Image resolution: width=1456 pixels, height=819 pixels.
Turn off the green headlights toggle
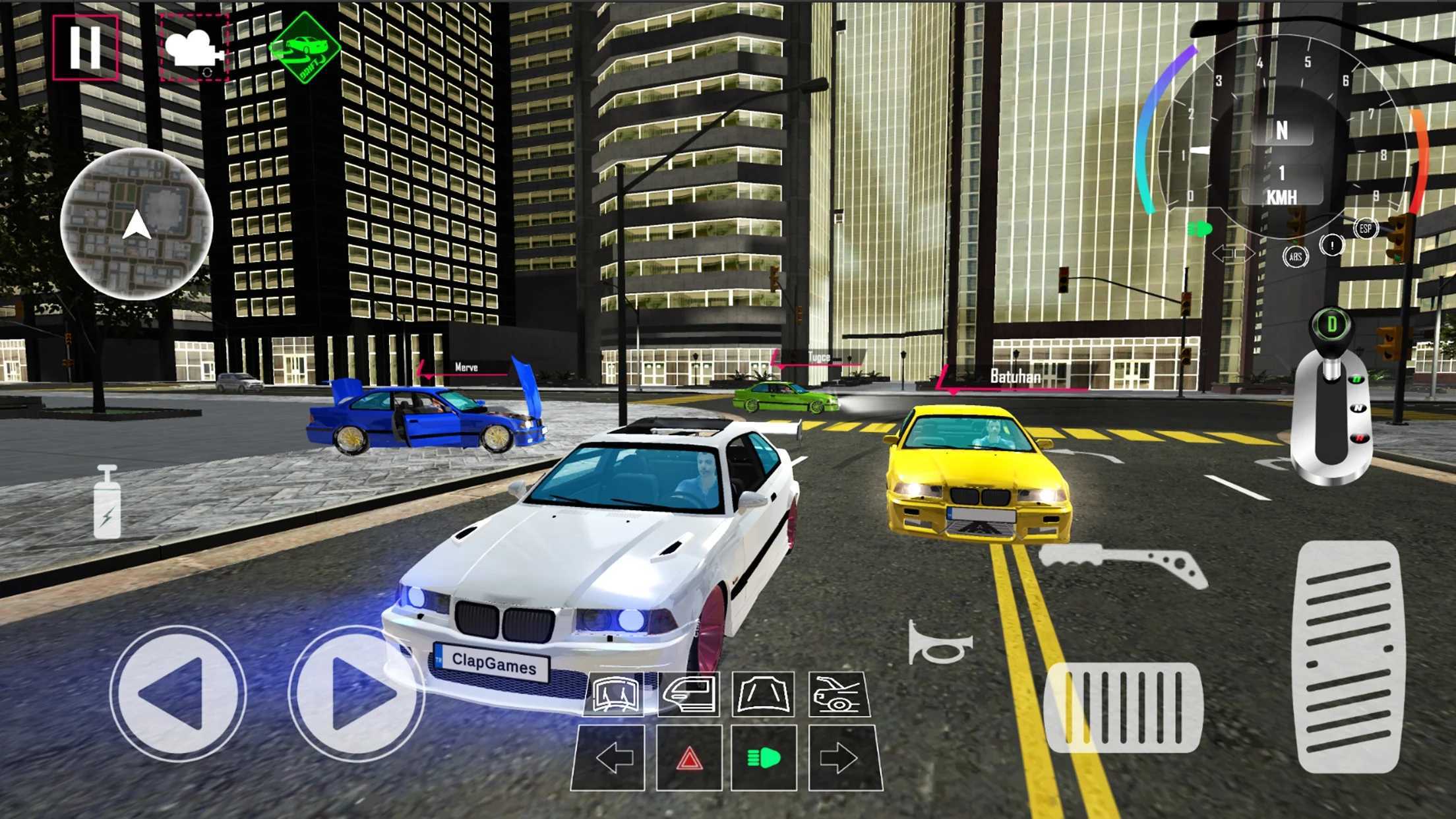763,758
